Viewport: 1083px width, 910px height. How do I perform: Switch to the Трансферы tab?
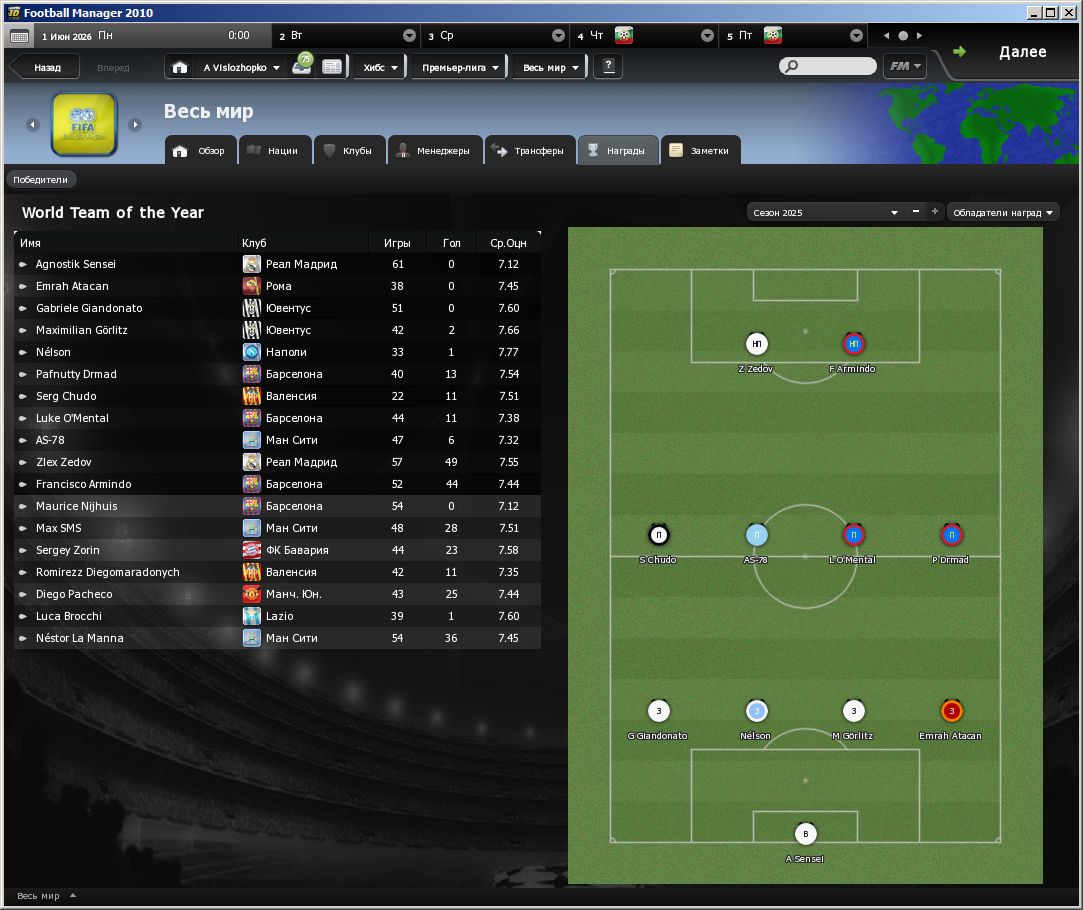[x=531, y=151]
